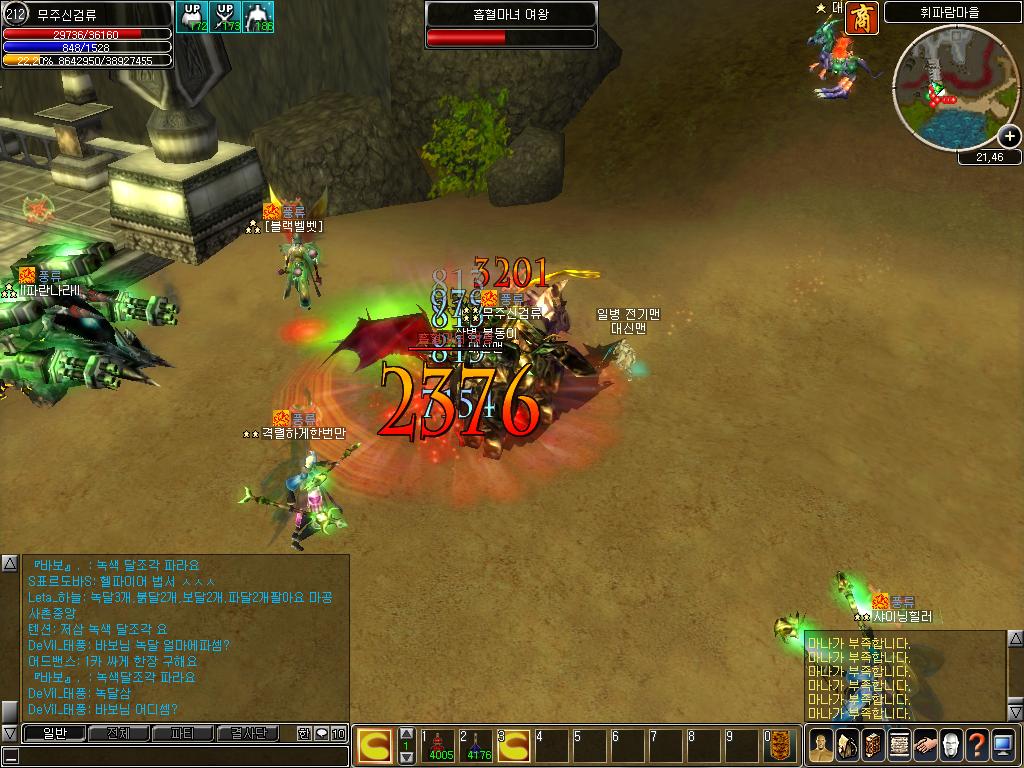1024x768 pixels.
Task: Open help with the question mark icon
Action: point(977,746)
